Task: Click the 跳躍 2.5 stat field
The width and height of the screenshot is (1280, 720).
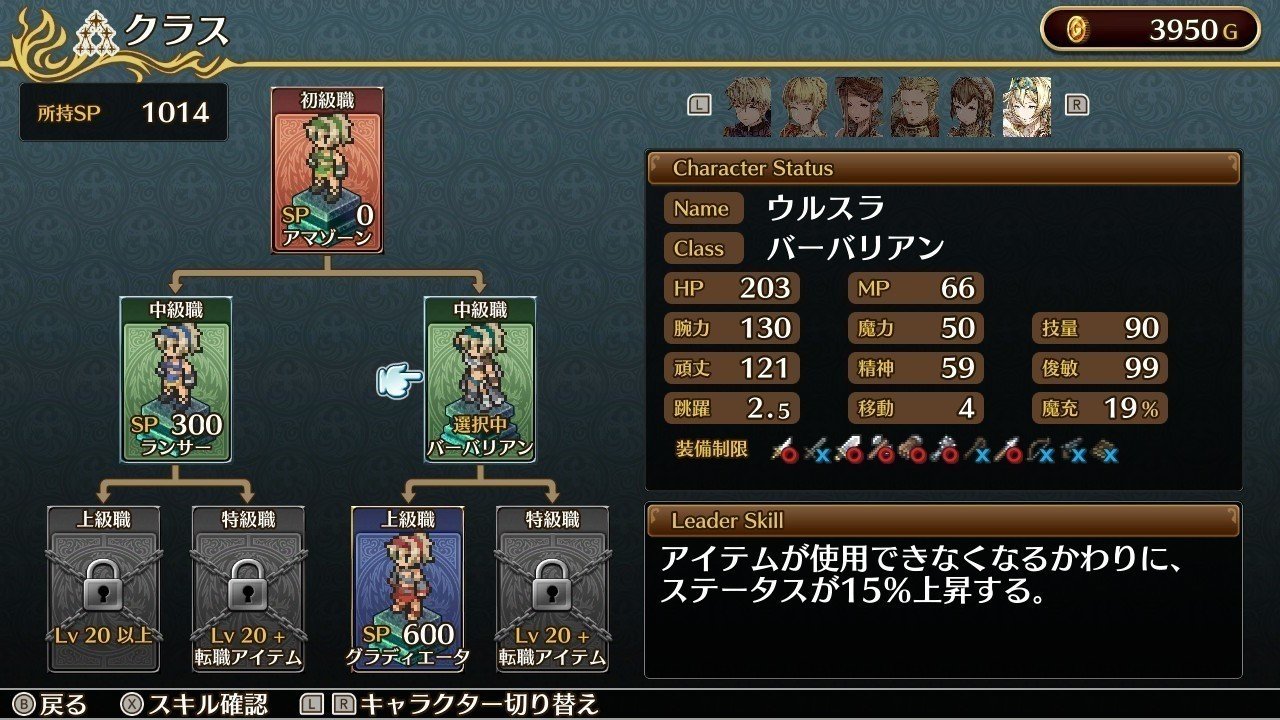Action: (731, 408)
